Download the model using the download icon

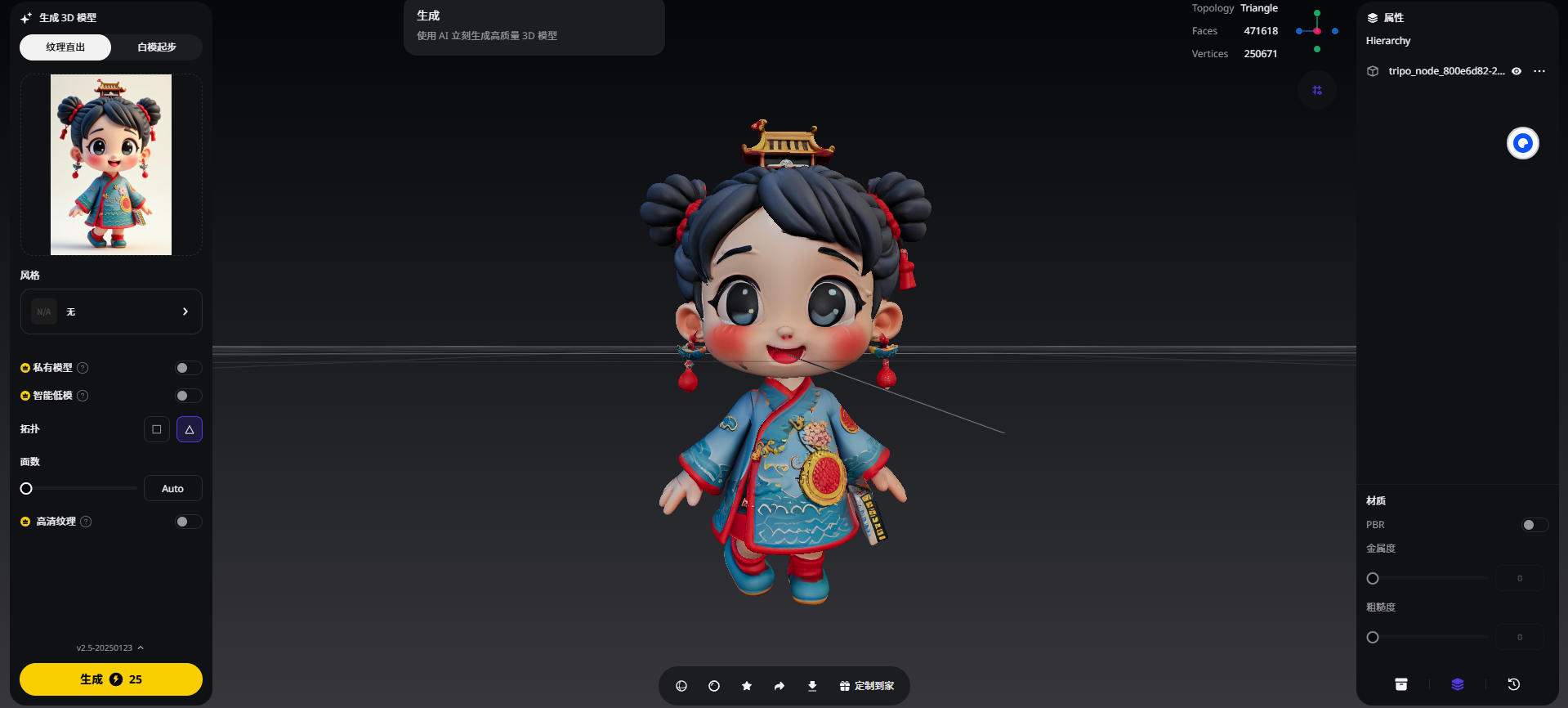812,686
